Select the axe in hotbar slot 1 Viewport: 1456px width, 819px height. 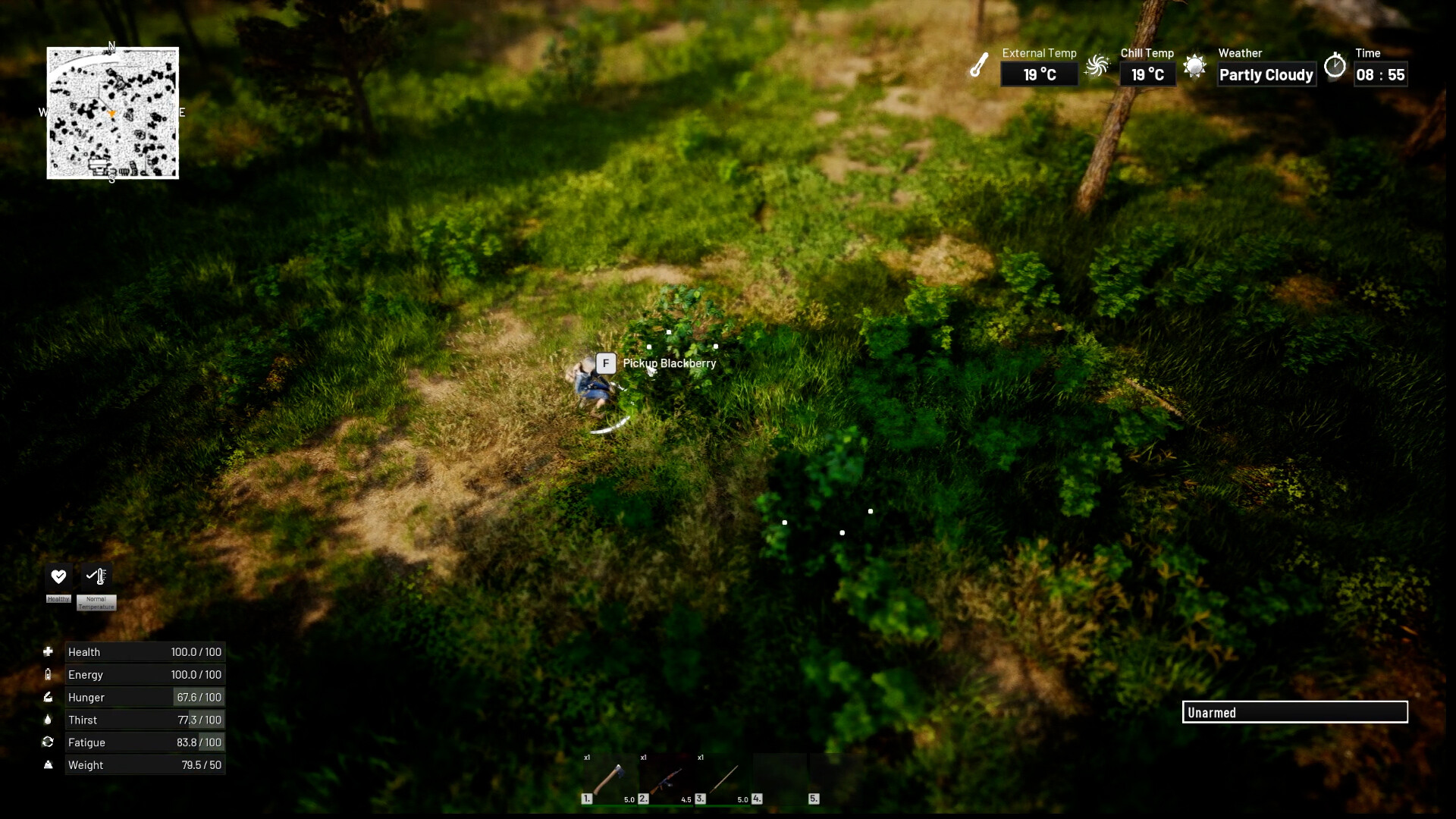(609, 779)
